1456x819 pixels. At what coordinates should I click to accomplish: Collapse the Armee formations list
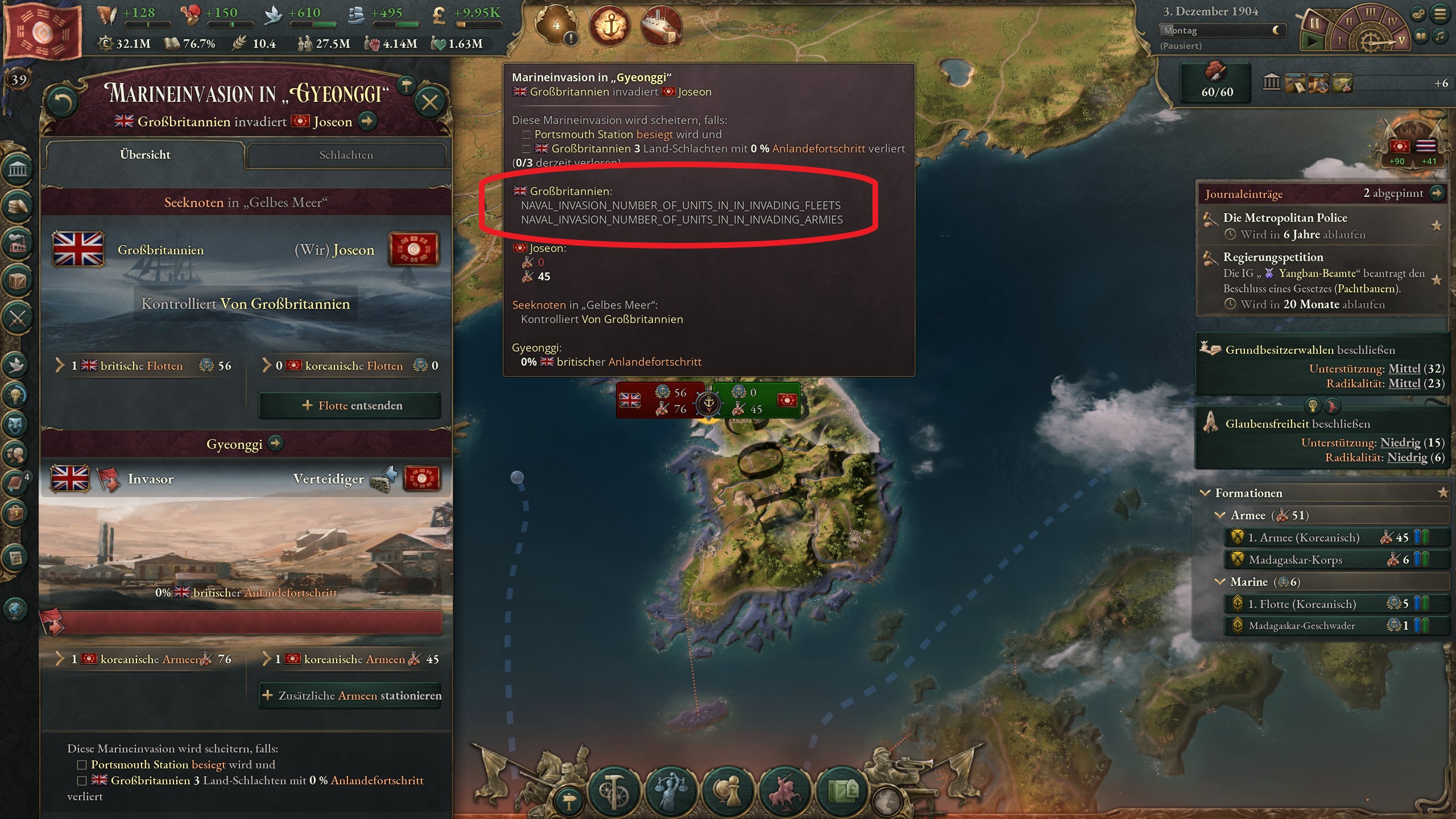tap(1220, 515)
